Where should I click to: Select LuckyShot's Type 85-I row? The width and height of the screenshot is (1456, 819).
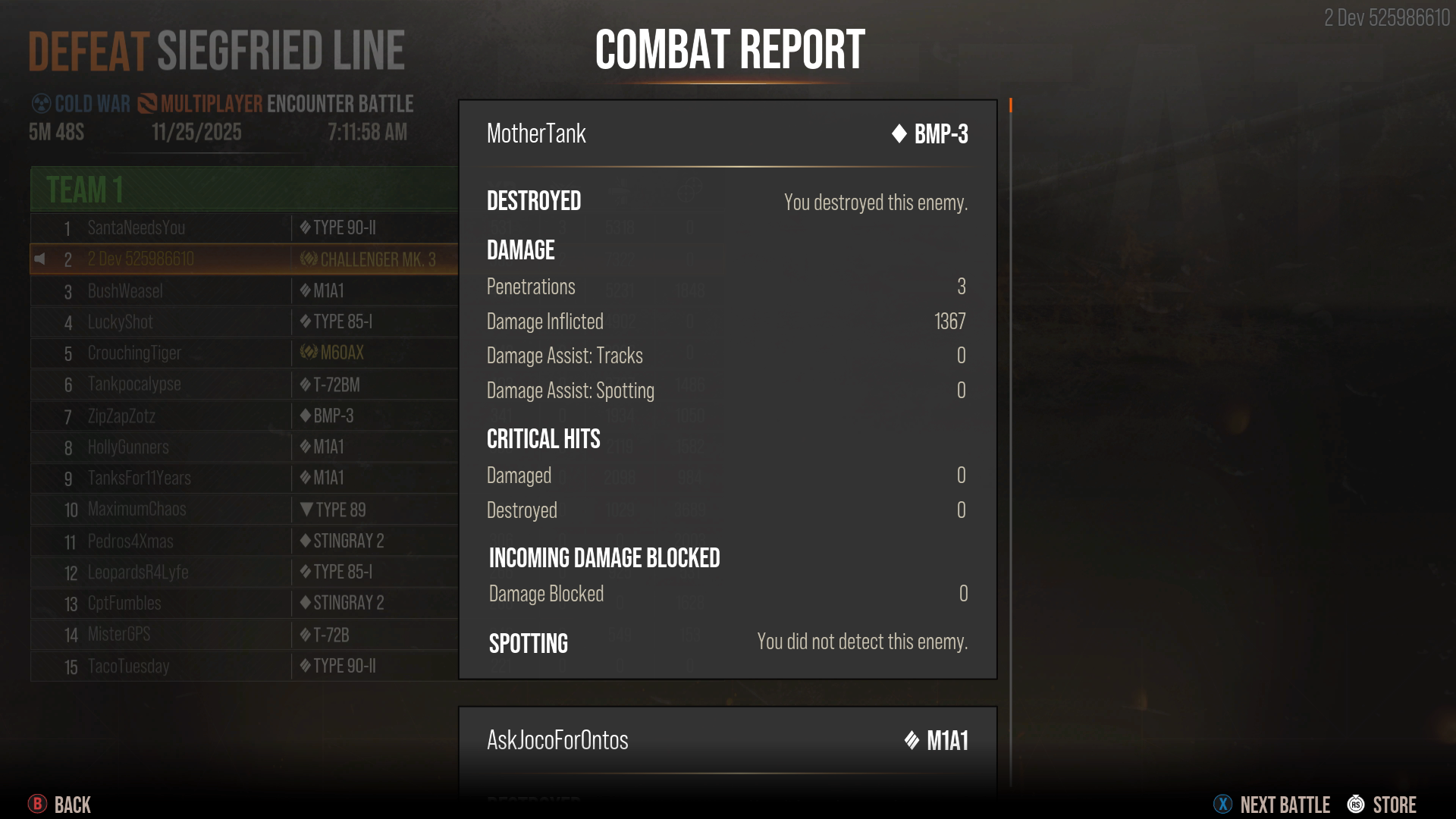(121, 322)
